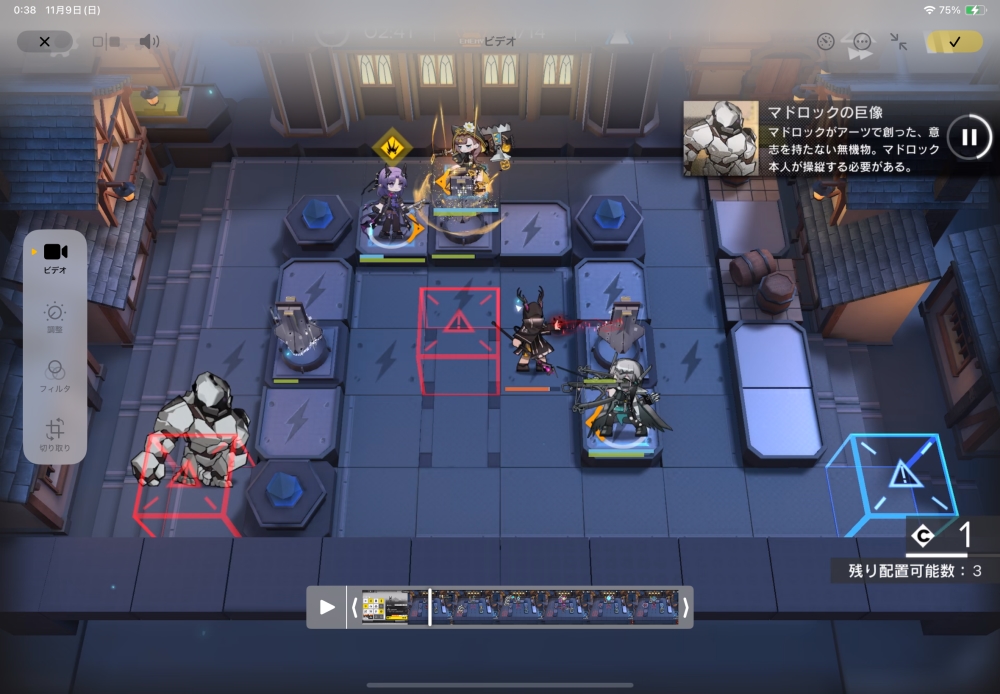This screenshot has height=694, width=1000.
Task: Confirm the edit with the yellow checkmark
Action: [x=953, y=42]
